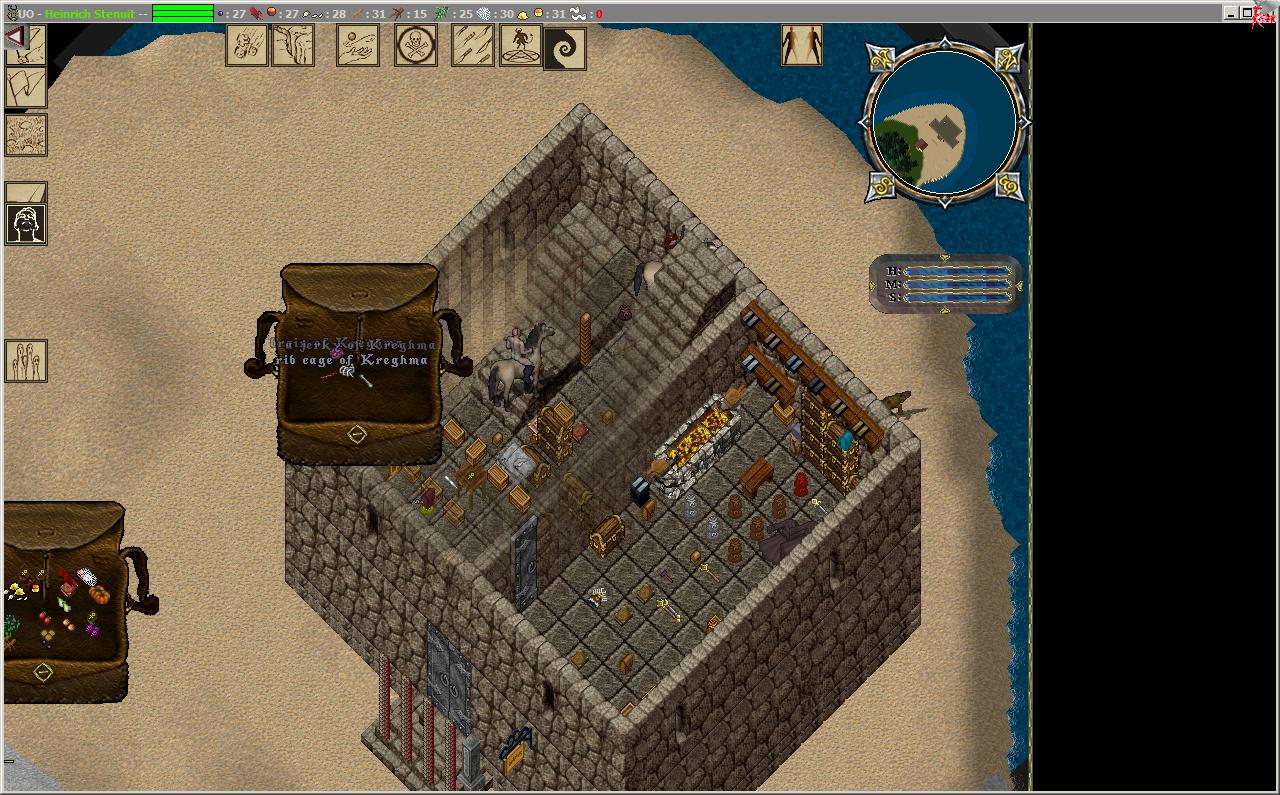Activate the spiral swirl spell icon
The width and height of the screenshot is (1280, 795).
click(564, 48)
